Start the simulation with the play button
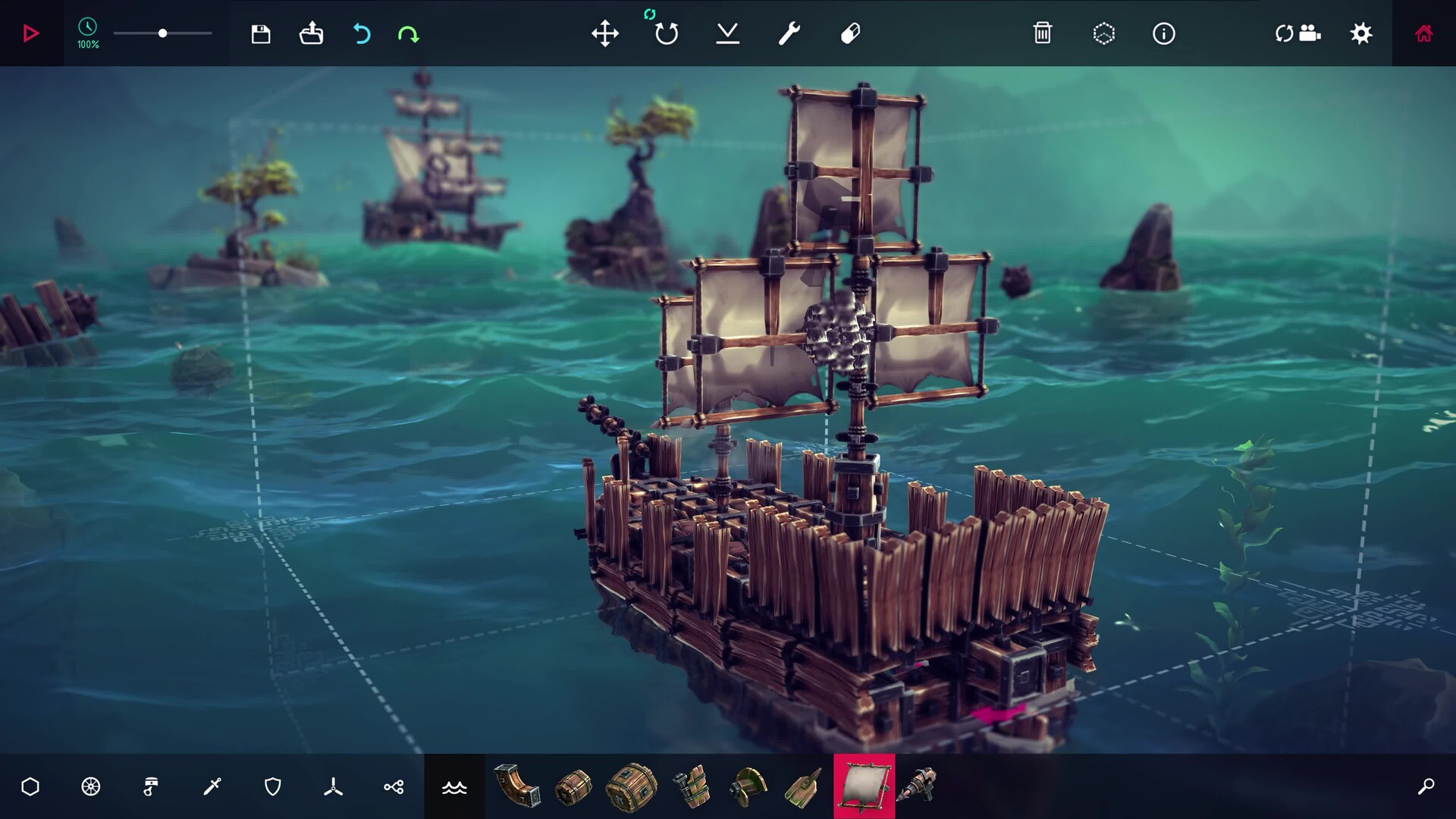This screenshot has width=1456, height=819. (31, 33)
